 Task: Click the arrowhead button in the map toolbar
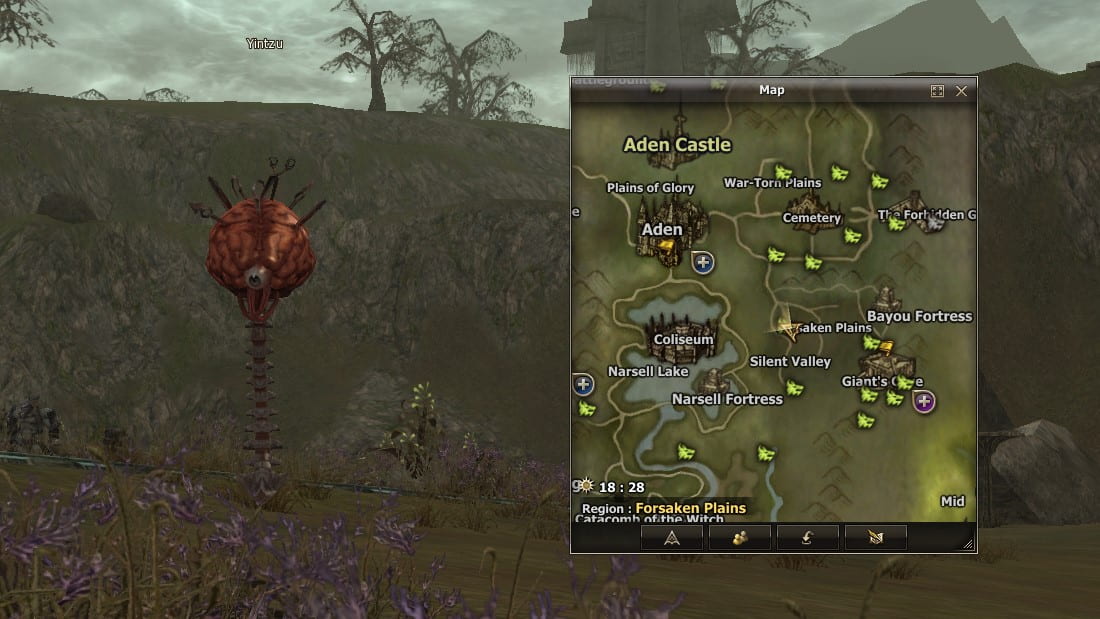(x=672, y=537)
